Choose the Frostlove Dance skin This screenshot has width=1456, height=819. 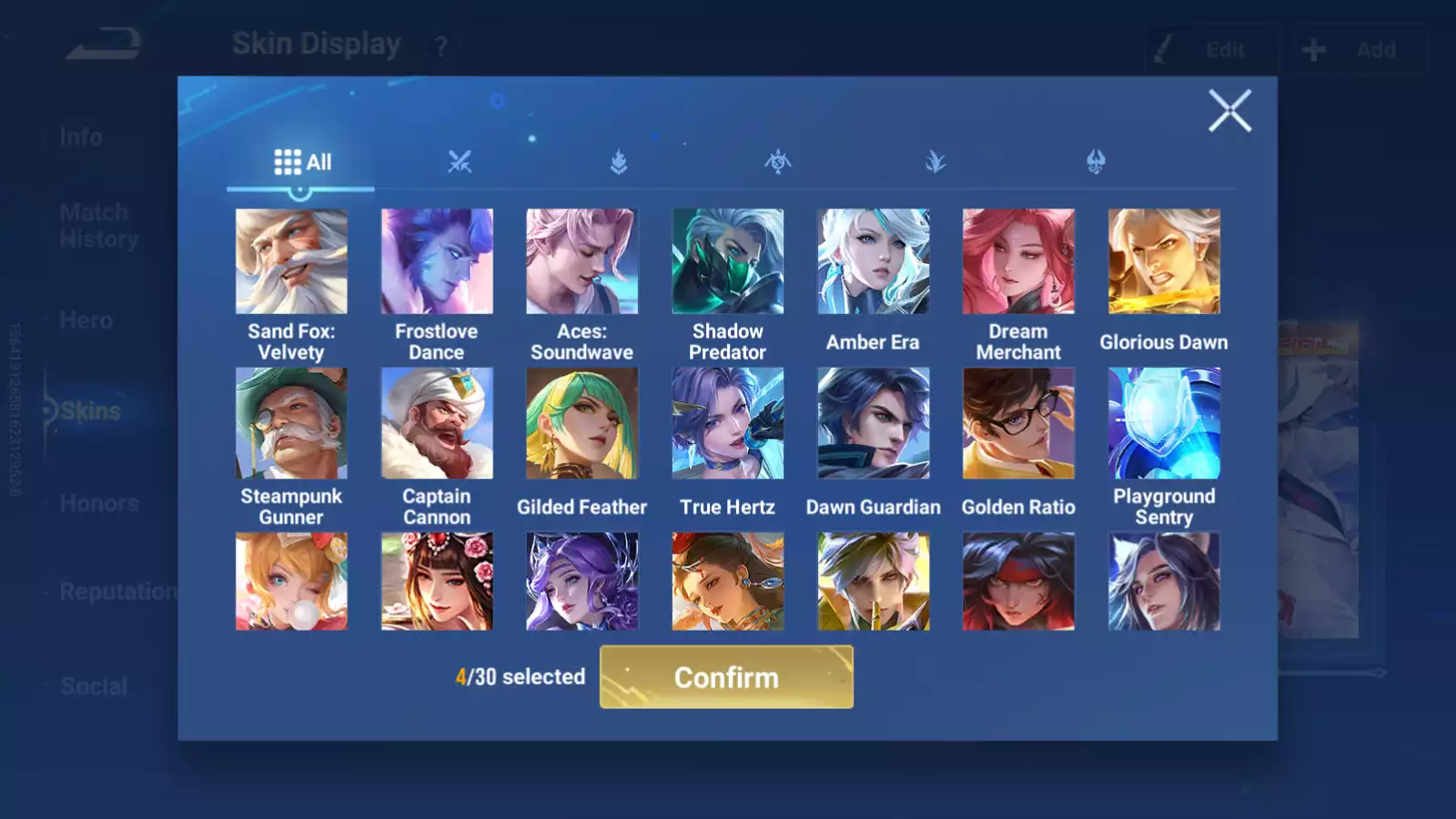pyautogui.click(x=437, y=262)
